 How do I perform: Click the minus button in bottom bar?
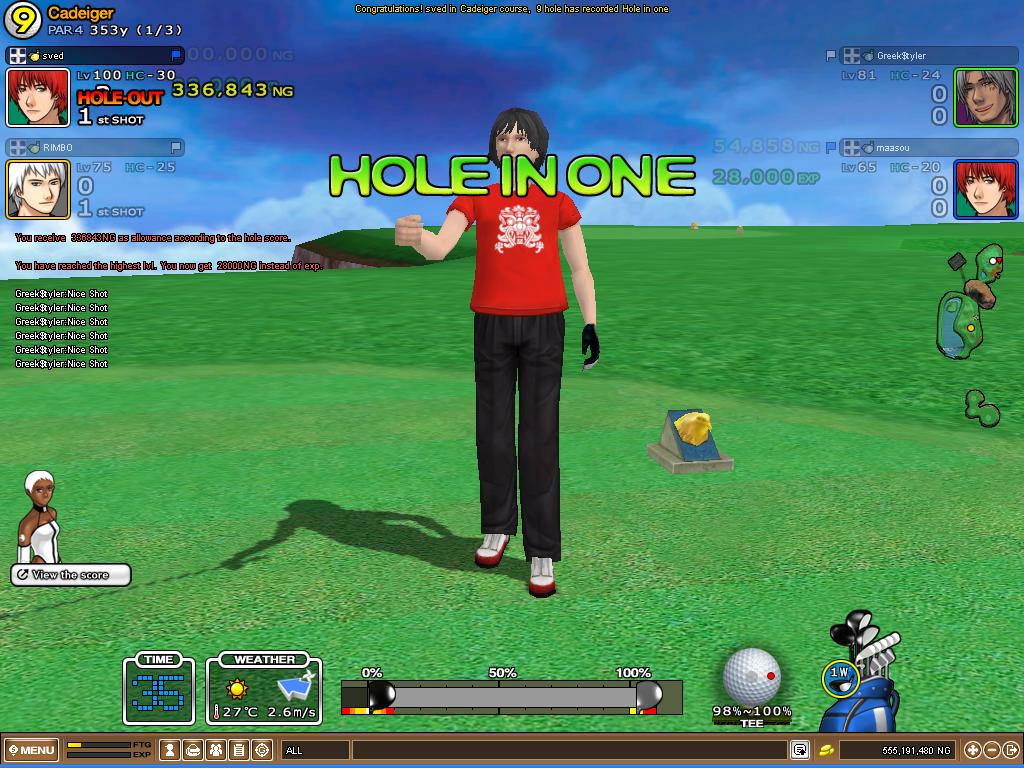click(992, 750)
